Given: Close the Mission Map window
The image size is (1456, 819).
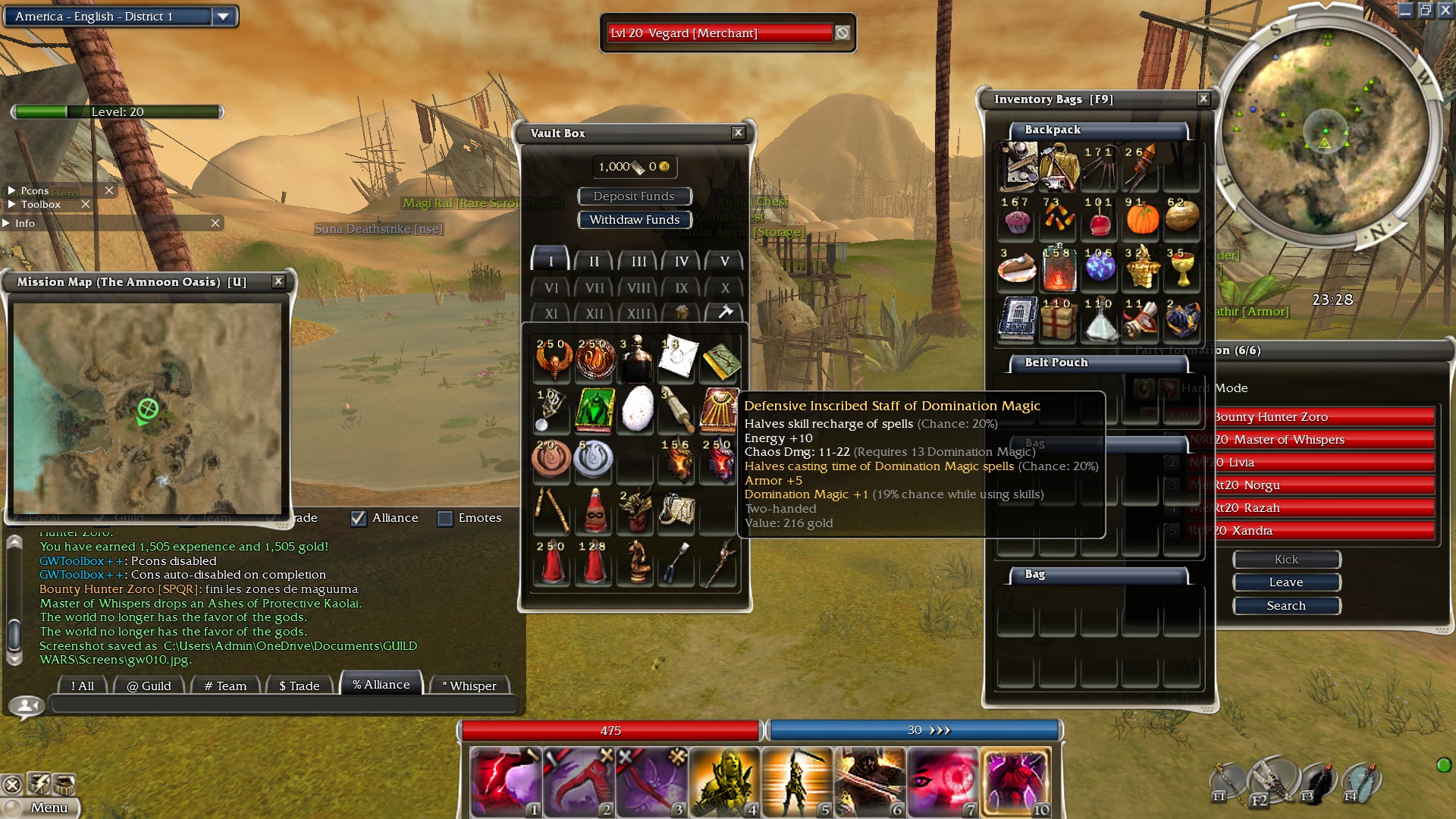Looking at the screenshot, I should pyautogui.click(x=278, y=281).
